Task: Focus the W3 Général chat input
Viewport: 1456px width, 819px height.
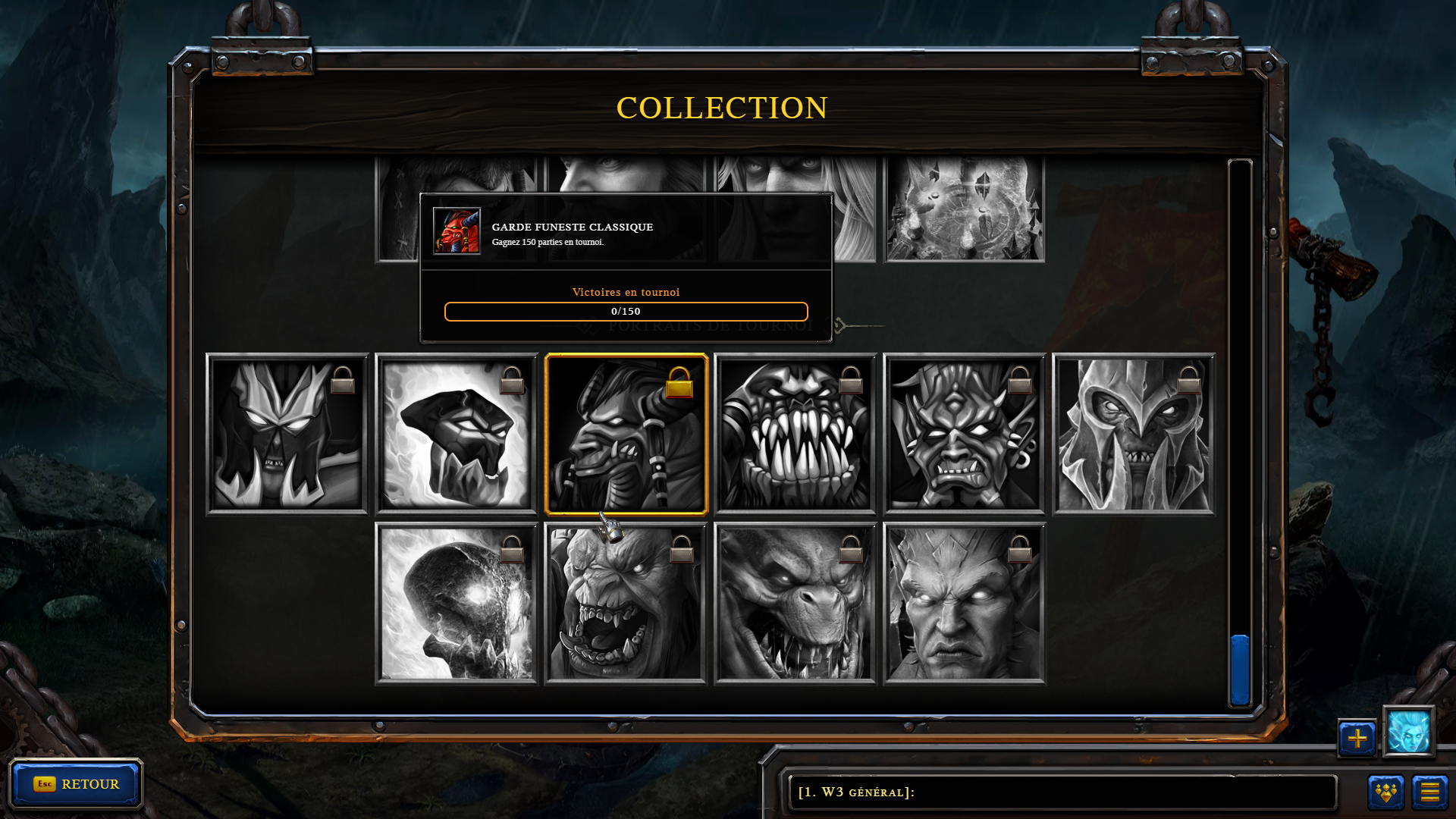Action: tap(1062, 792)
